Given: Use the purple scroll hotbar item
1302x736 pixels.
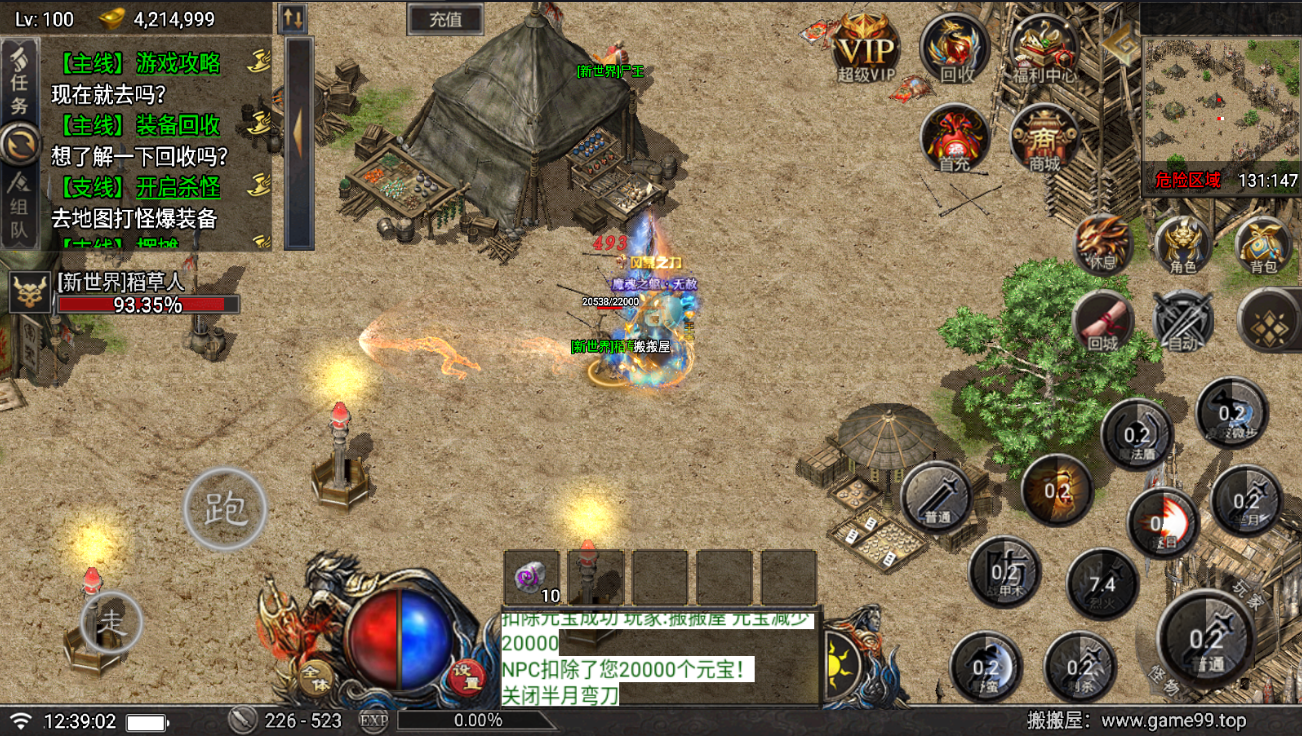Looking at the screenshot, I should pyautogui.click(x=531, y=577).
